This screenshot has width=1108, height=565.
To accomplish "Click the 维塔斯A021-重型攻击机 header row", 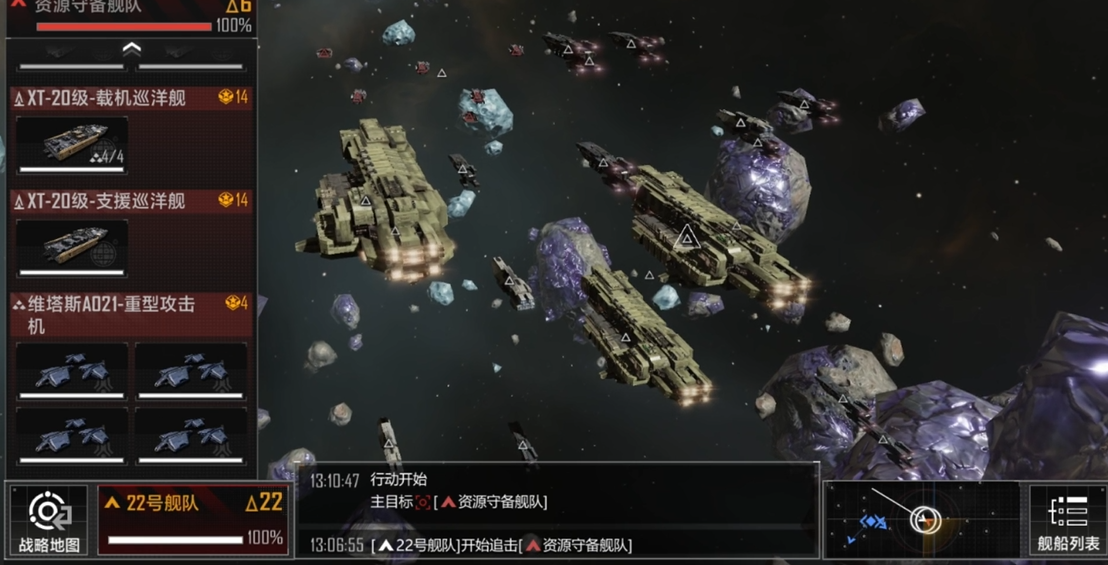I will click(130, 314).
